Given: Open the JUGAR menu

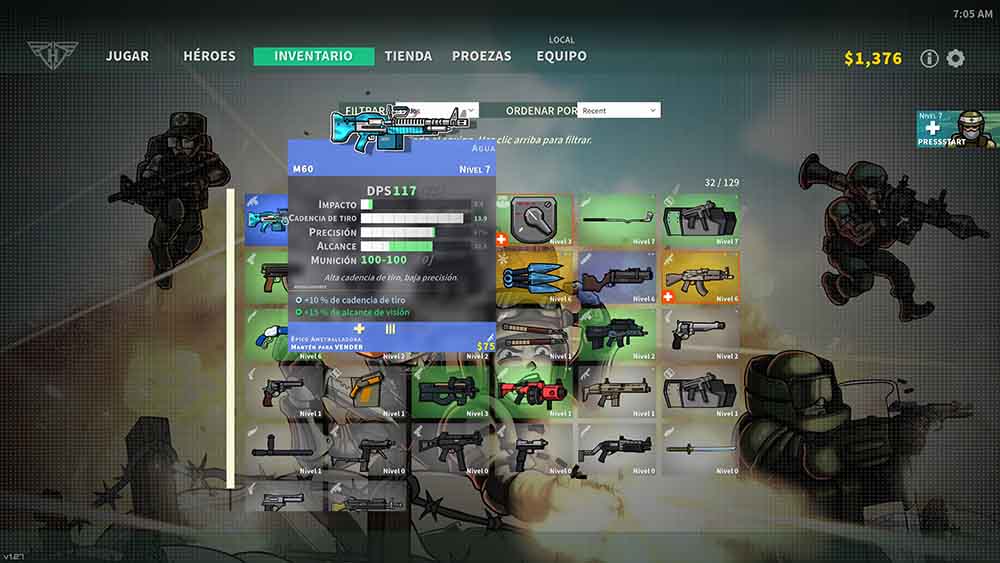Looking at the screenshot, I should pyautogui.click(x=128, y=56).
